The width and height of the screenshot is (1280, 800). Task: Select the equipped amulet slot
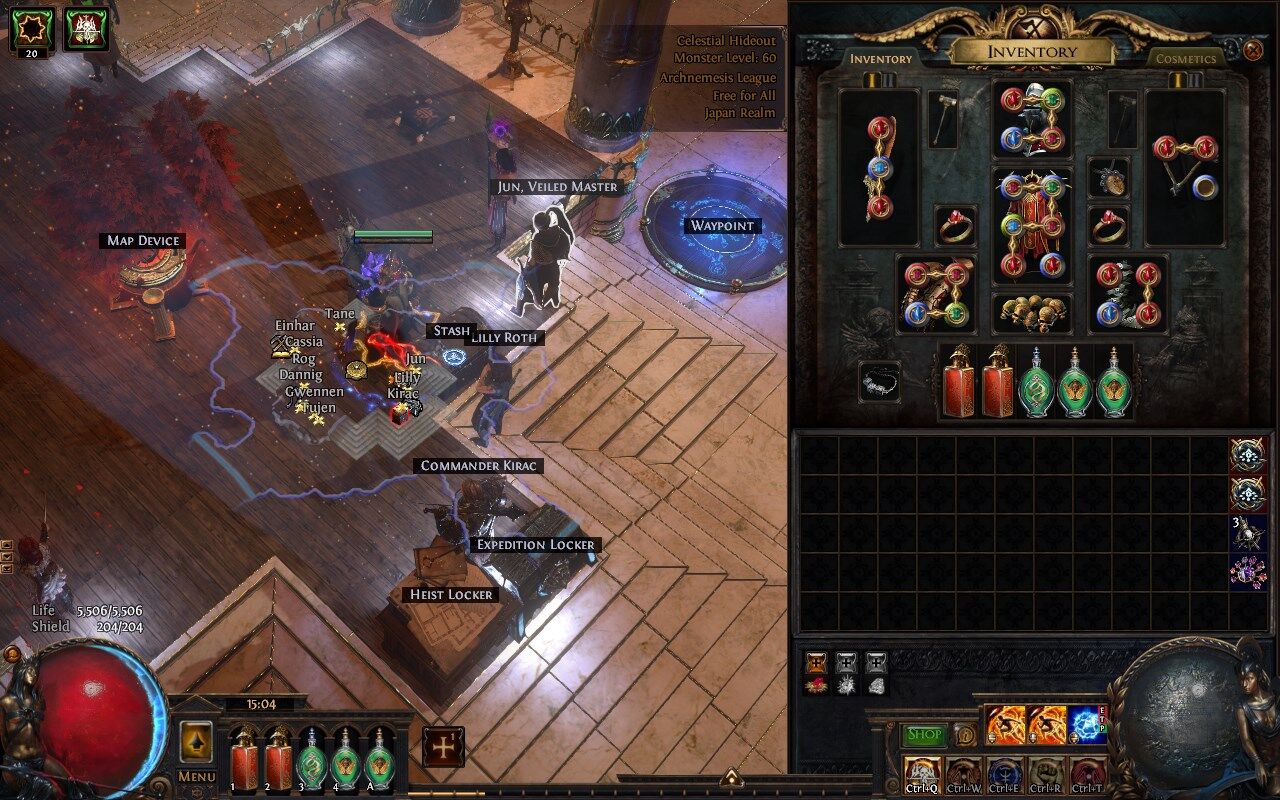(1108, 178)
